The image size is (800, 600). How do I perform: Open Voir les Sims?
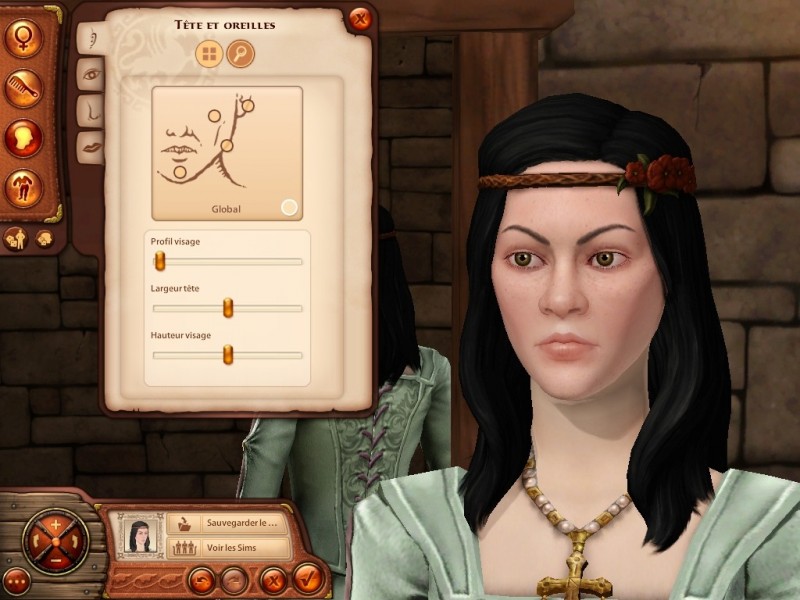(x=228, y=548)
